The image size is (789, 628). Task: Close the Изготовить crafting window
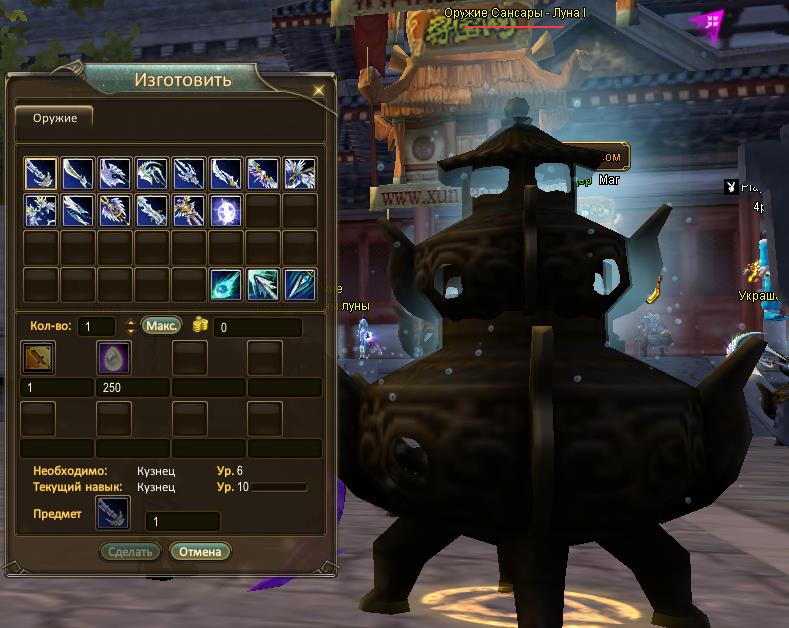(318, 90)
